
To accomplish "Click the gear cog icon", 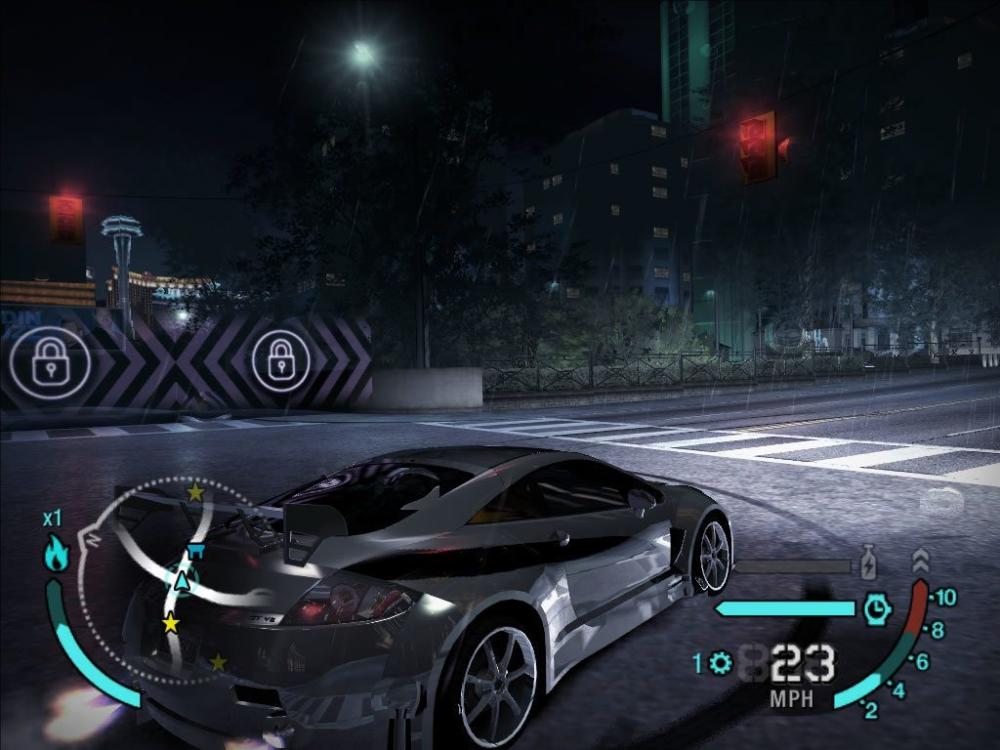I will click(720, 662).
